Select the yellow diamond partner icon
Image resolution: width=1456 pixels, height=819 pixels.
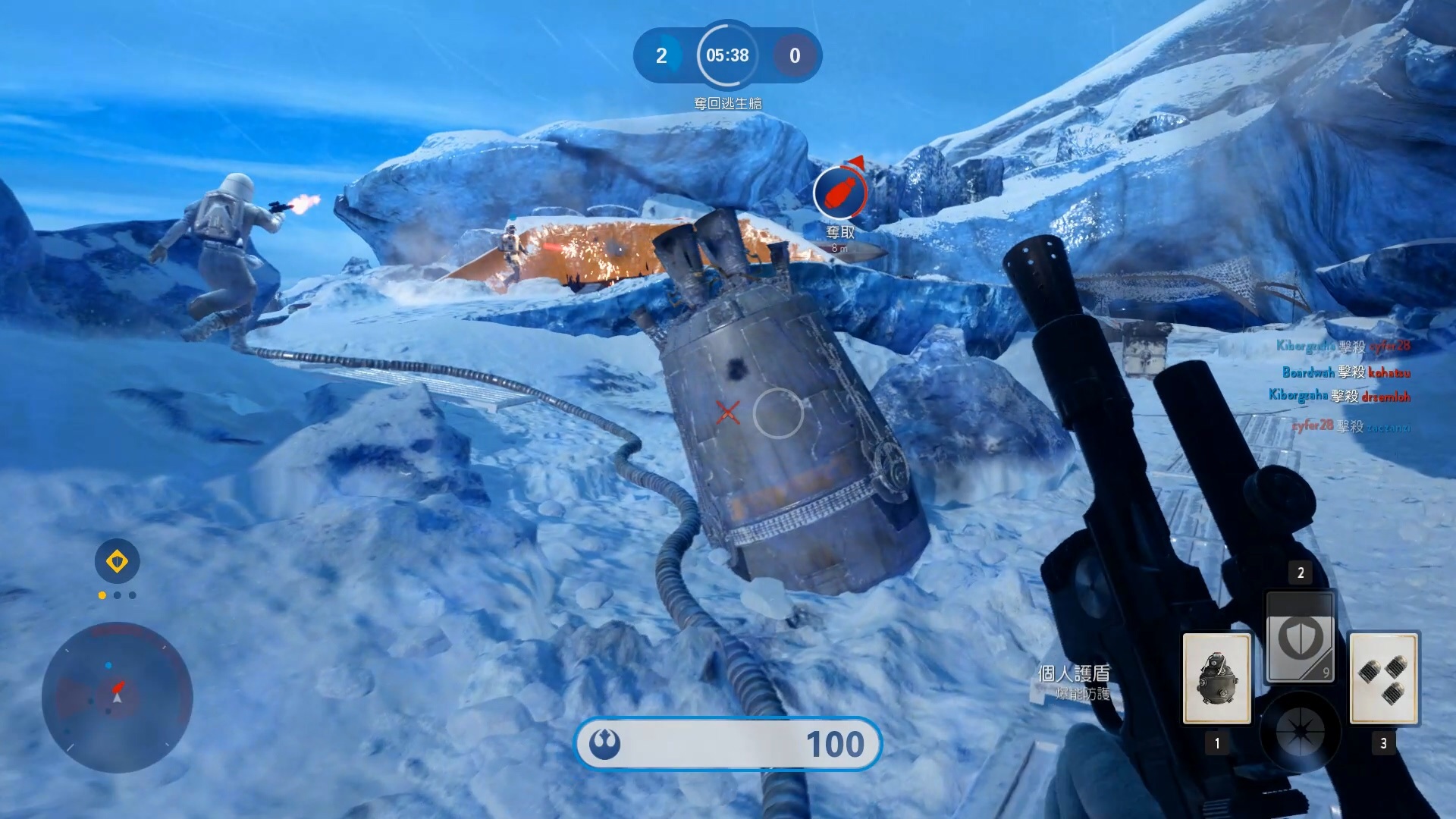pos(117,562)
